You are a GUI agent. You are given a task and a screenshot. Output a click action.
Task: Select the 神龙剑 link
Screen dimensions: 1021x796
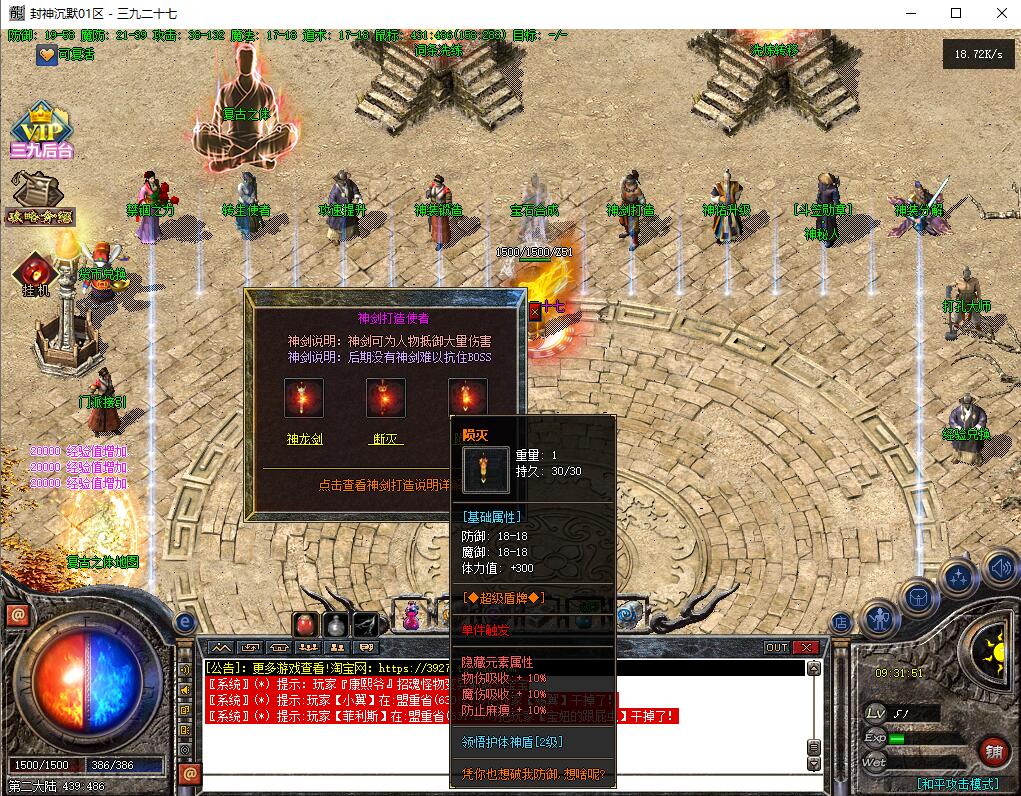pyautogui.click(x=304, y=438)
